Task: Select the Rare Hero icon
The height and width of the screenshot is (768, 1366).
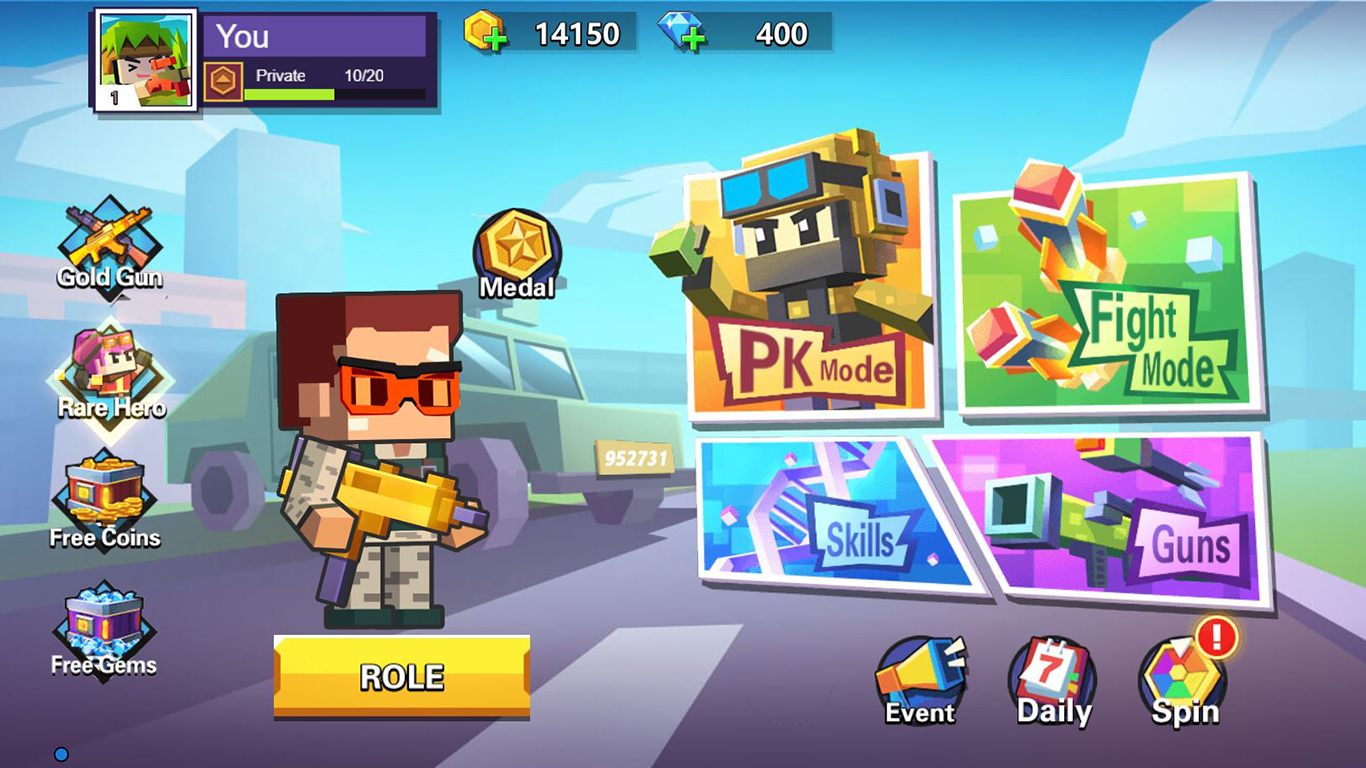Action: (110, 372)
